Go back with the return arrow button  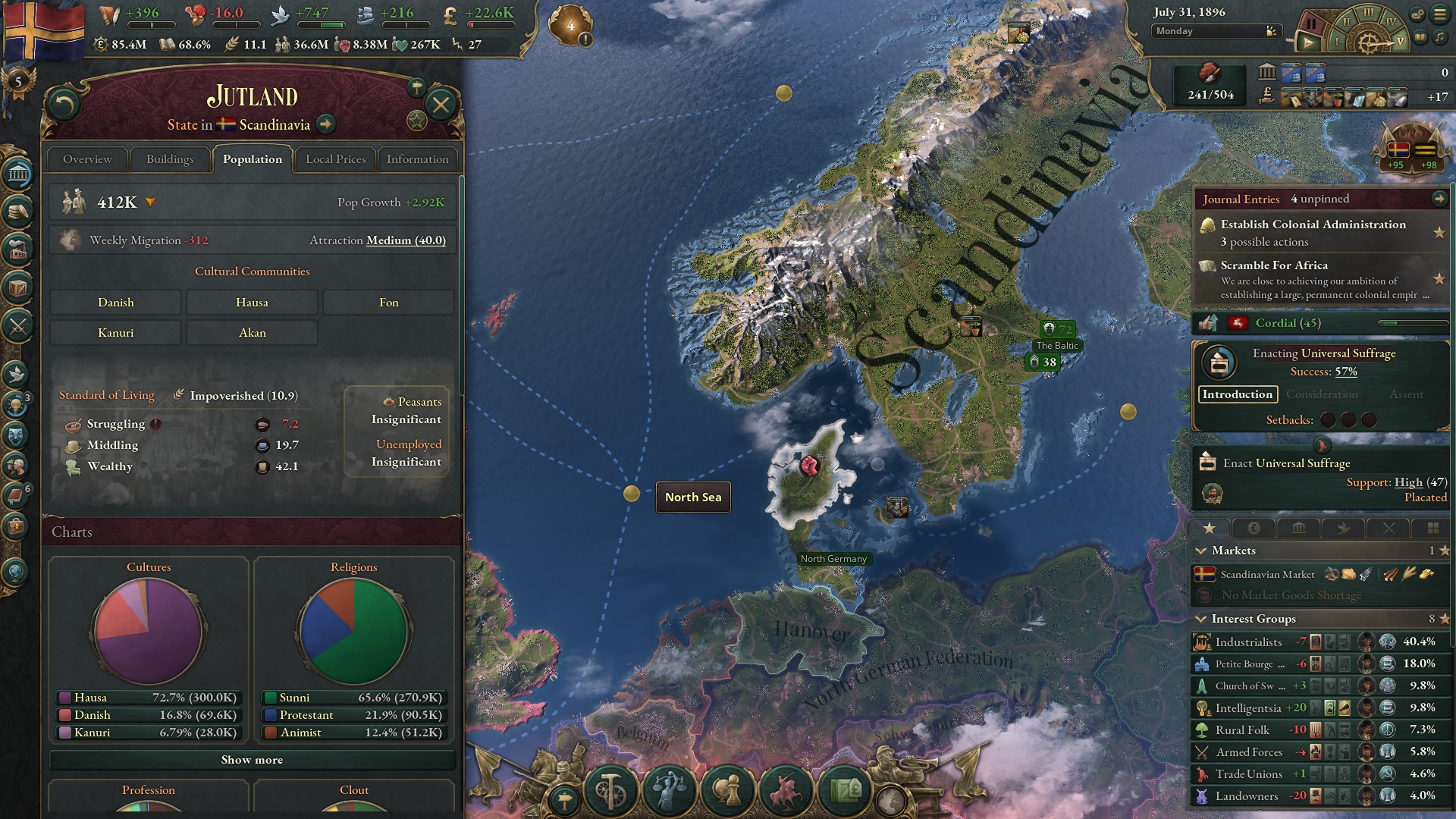pyautogui.click(x=64, y=105)
